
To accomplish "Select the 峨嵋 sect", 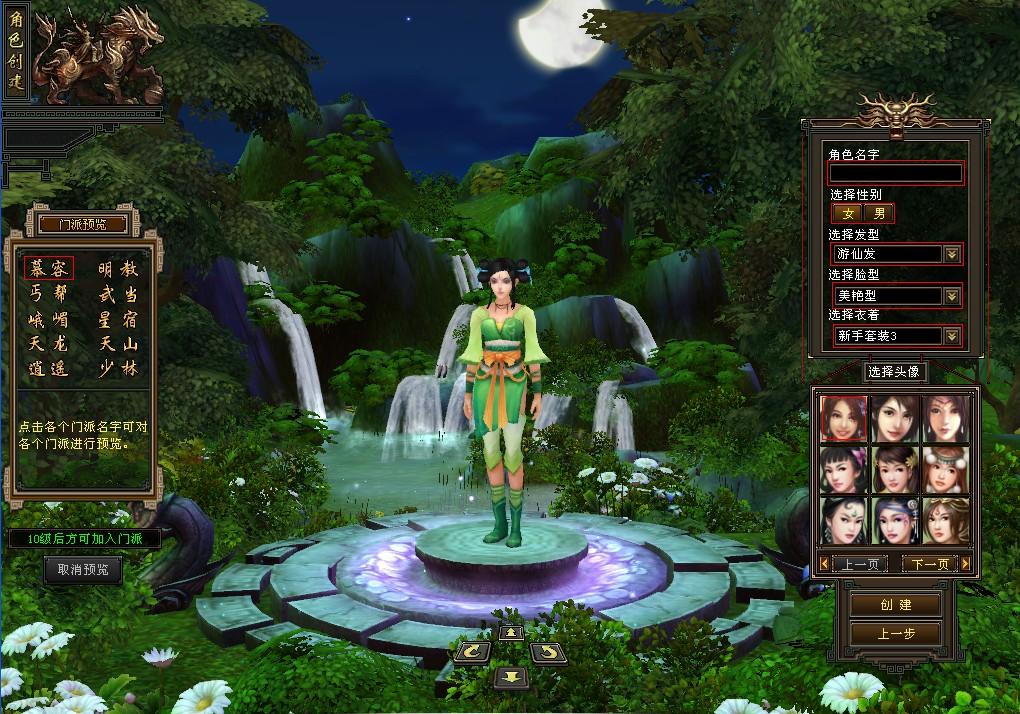I will coord(49,319).
